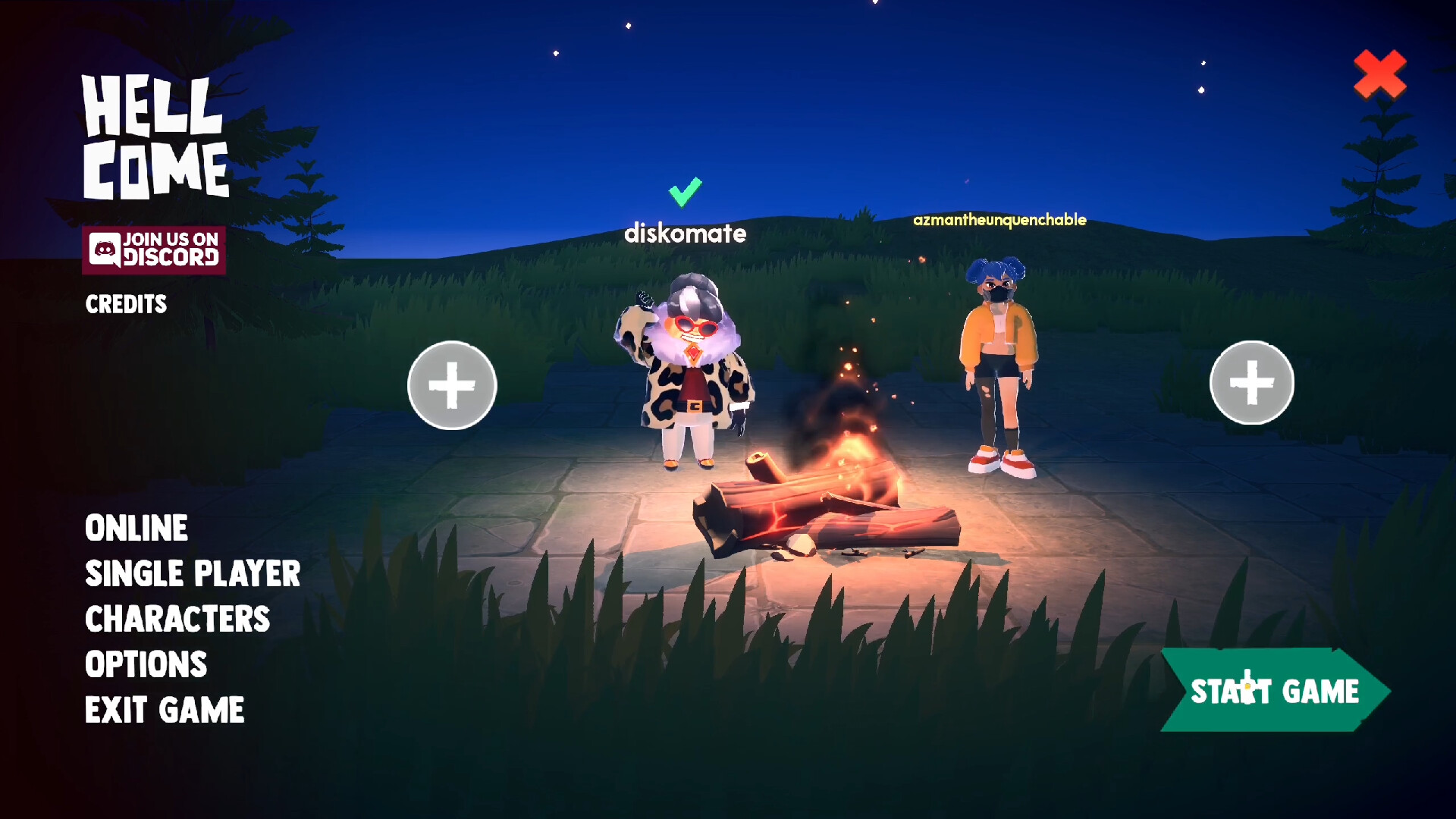
Task: Open the Options menu entry
Action: click(146, 664)
